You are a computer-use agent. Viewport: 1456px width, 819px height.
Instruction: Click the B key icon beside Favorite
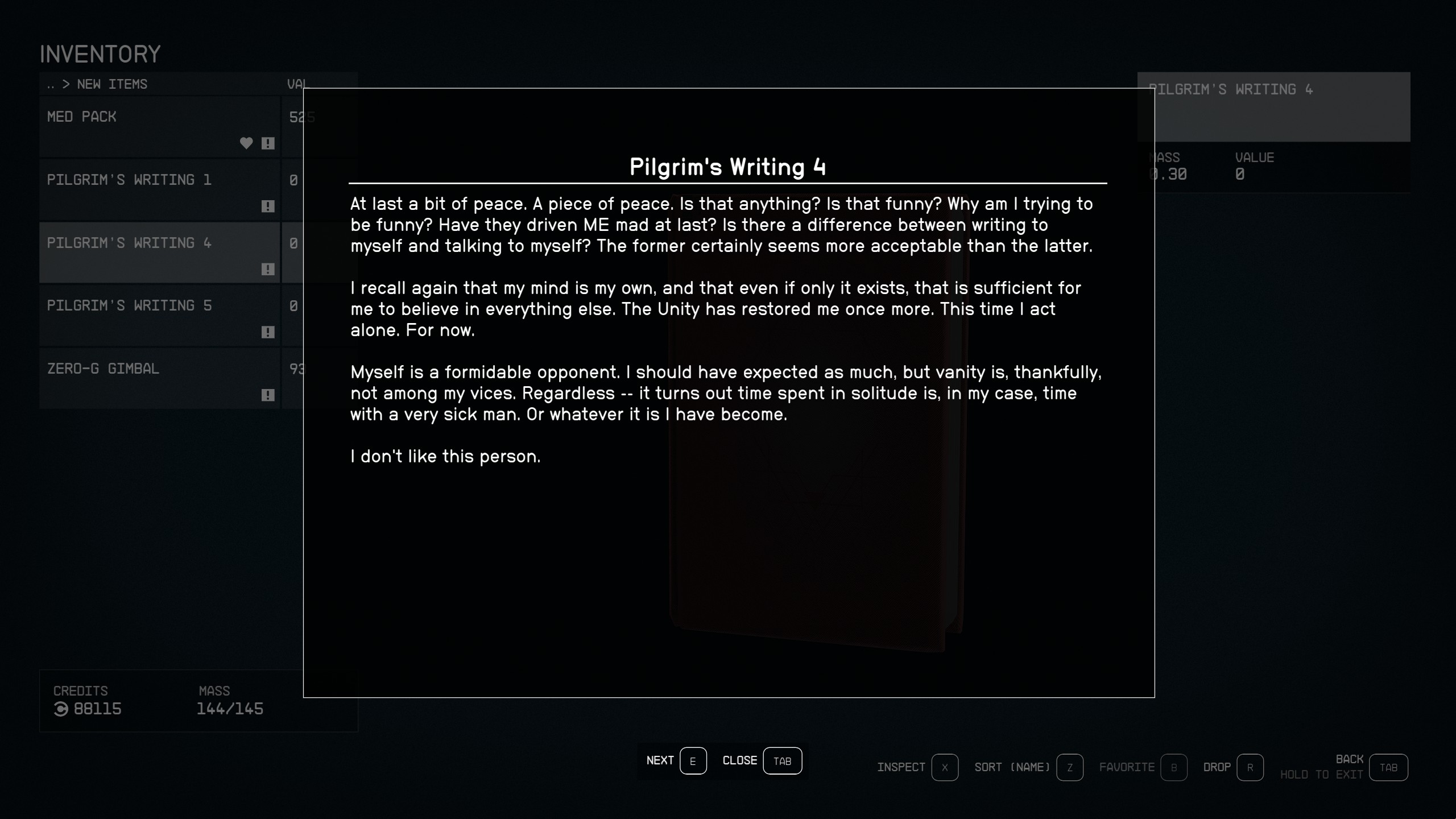(x=1173, y=768)
